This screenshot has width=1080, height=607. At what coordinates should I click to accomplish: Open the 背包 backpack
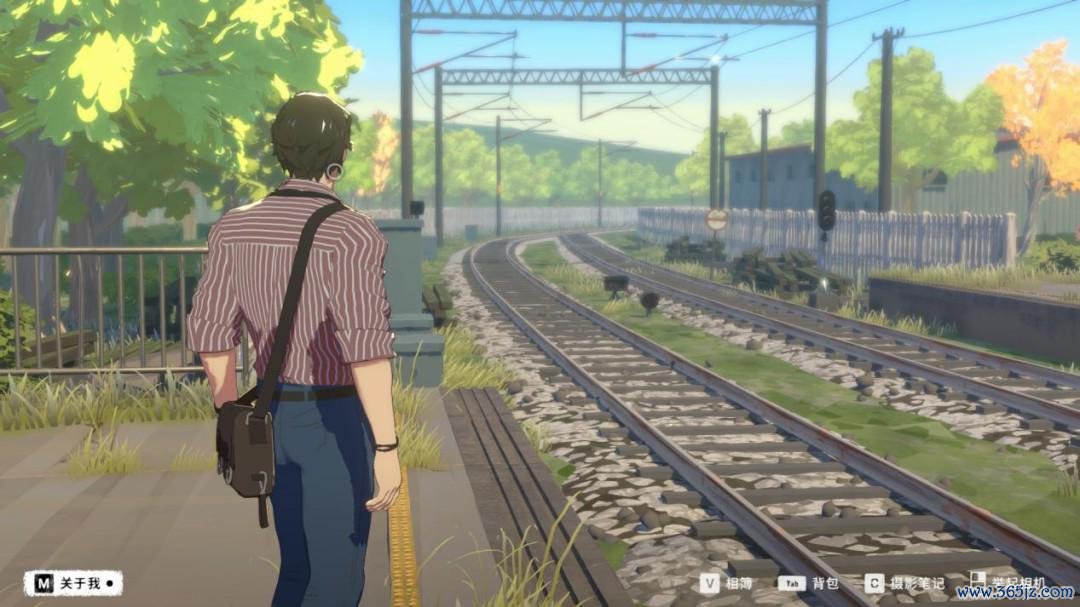809,584
